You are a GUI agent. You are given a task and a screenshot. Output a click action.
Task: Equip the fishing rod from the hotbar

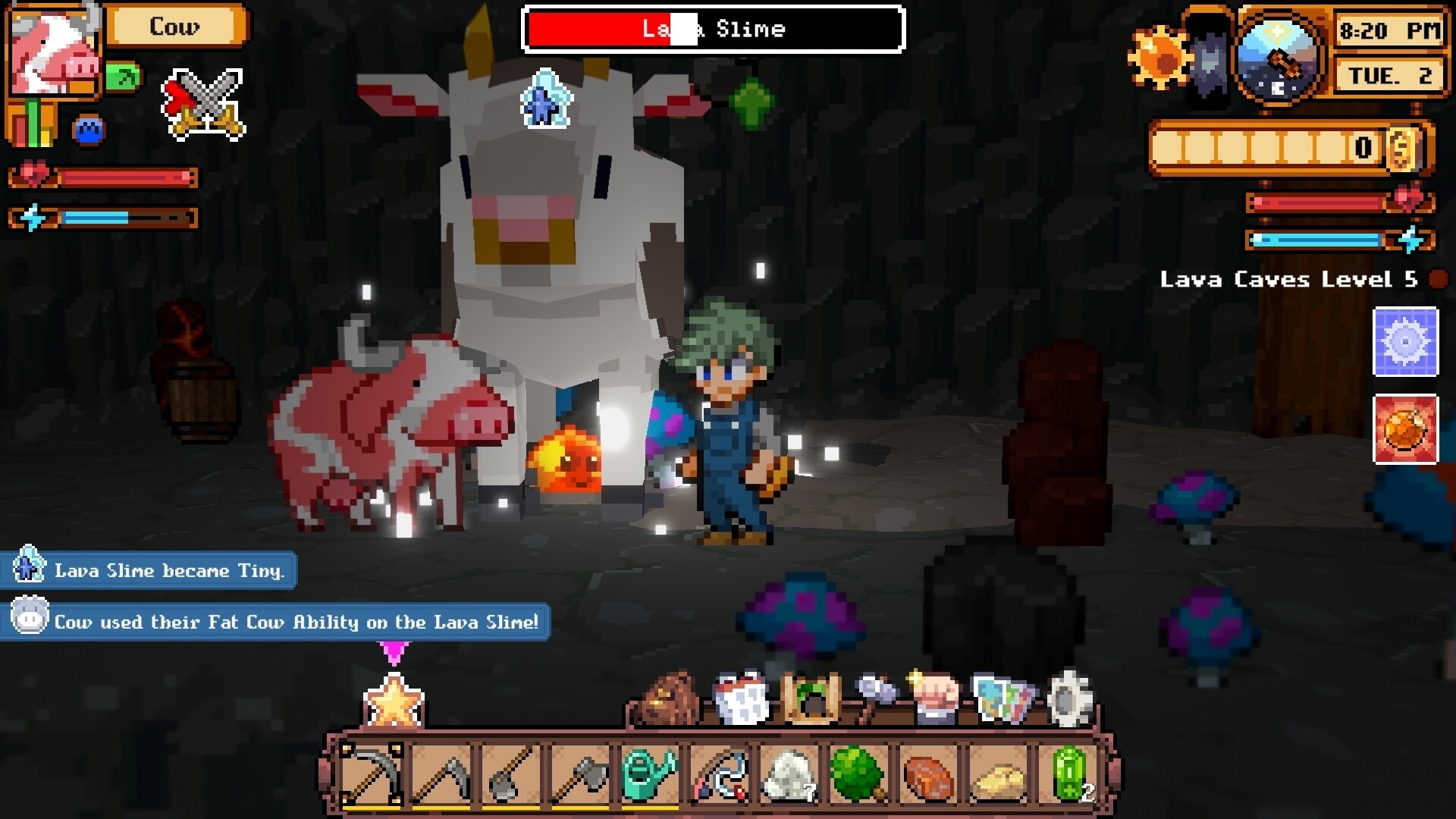720,772
